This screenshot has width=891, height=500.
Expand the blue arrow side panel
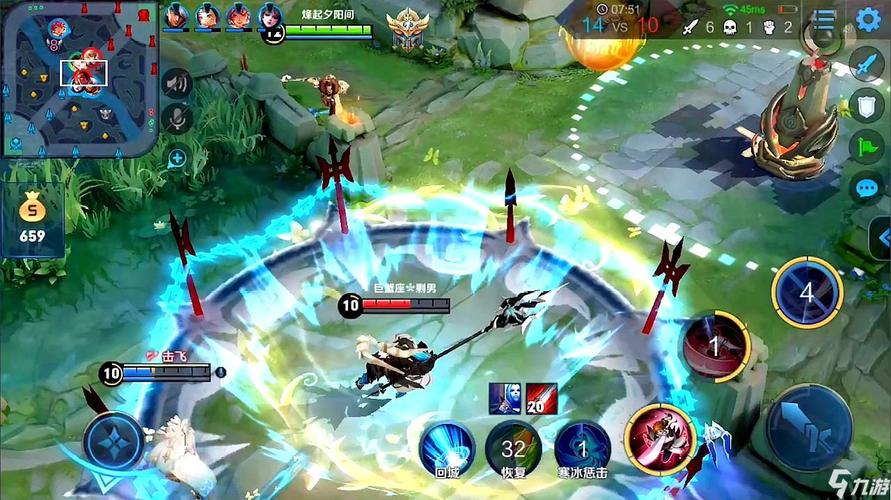(x=880, y=240)
